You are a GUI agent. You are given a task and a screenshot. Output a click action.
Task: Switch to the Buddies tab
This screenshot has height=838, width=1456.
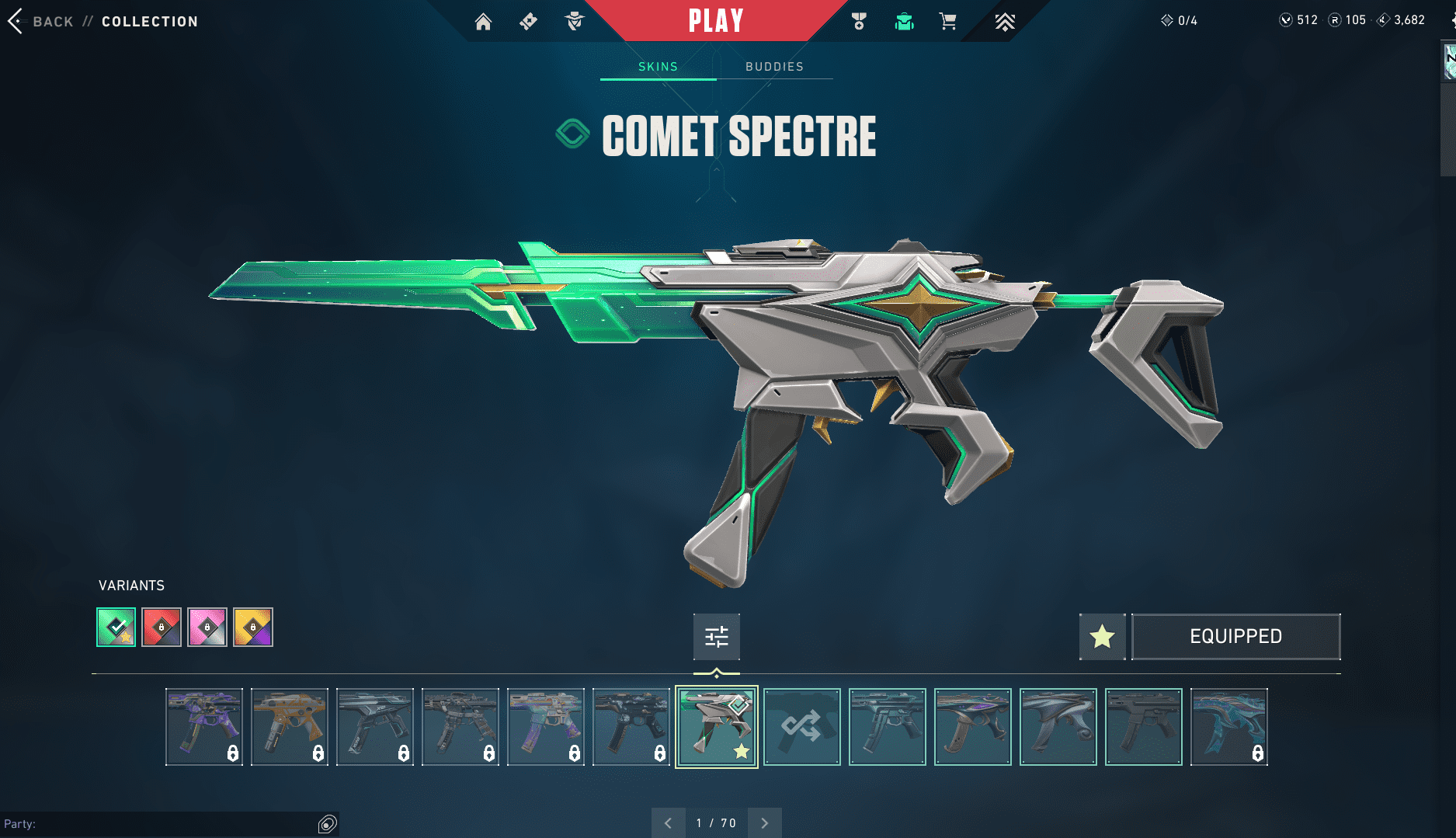tap(774, 67)
